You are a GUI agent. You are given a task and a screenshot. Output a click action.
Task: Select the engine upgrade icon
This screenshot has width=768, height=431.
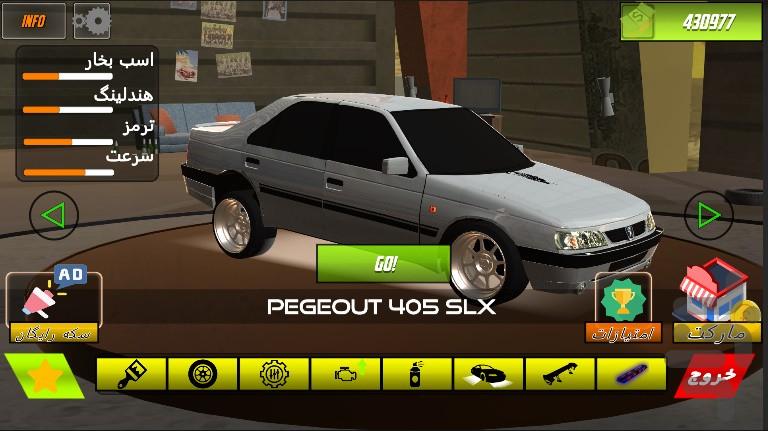344,374
